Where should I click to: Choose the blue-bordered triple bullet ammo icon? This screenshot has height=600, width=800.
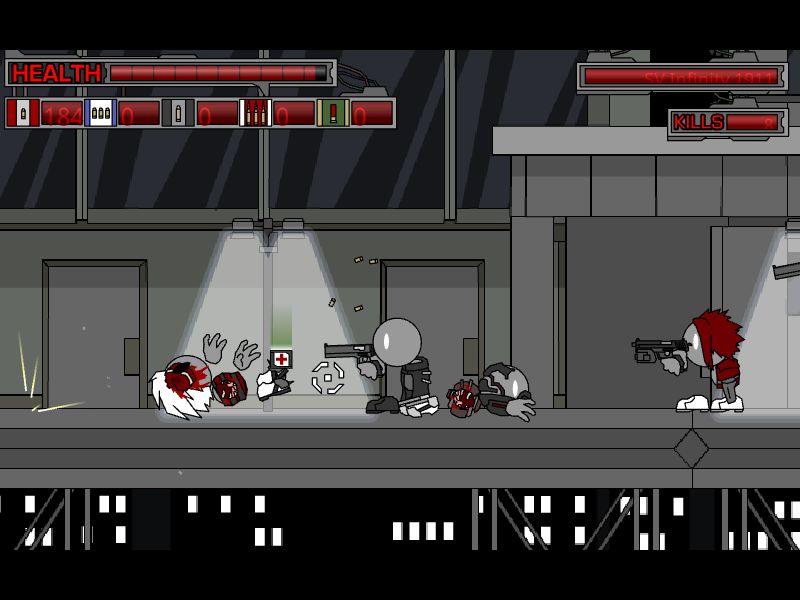[101, 114]
